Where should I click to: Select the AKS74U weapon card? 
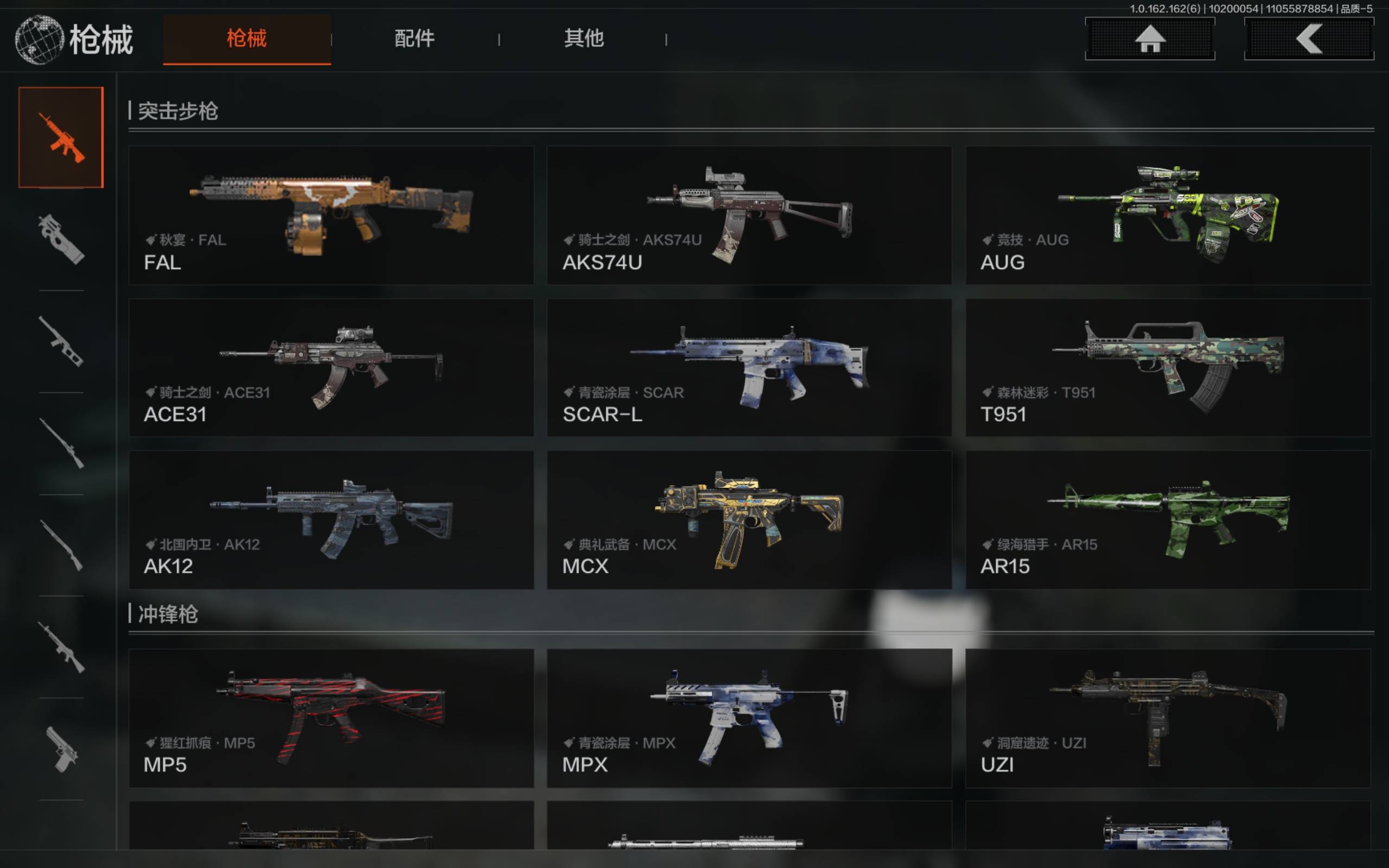pos(749,215)
